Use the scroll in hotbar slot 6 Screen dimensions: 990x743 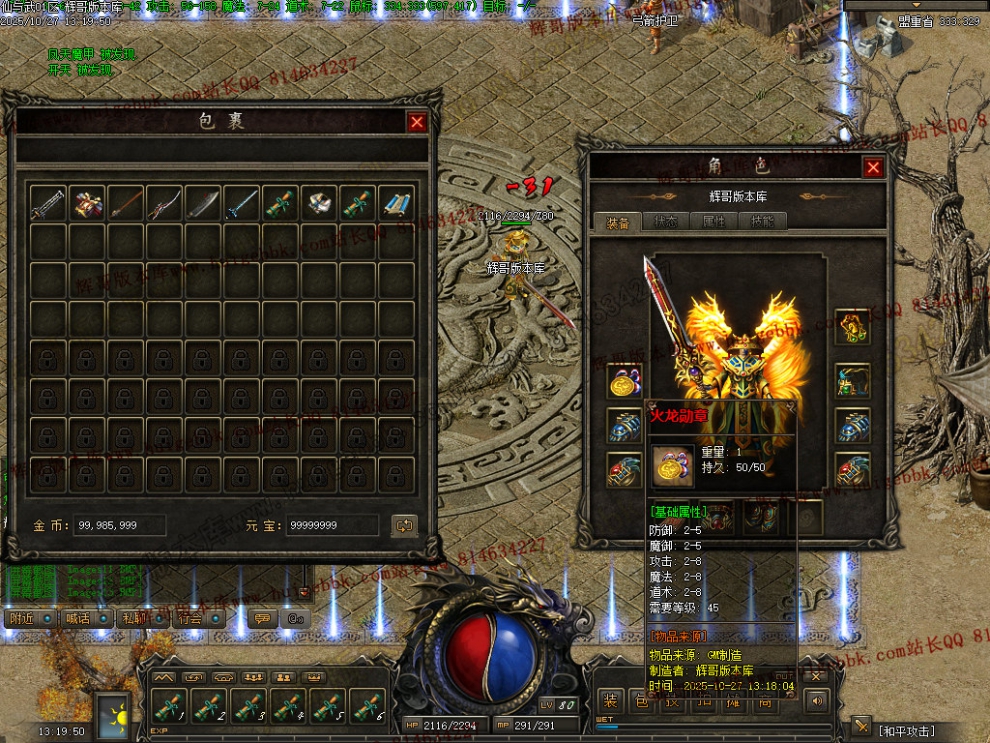368,707
